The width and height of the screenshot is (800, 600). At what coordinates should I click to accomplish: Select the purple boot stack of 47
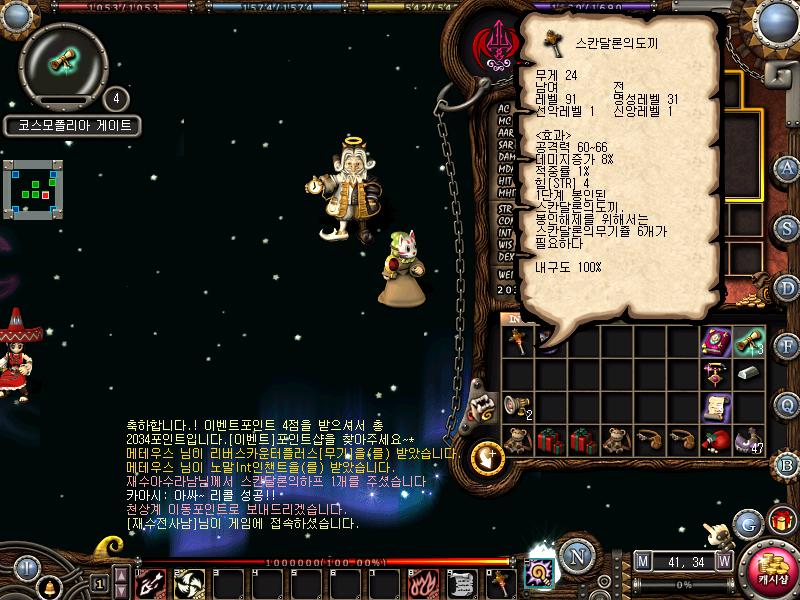[748, 439]
